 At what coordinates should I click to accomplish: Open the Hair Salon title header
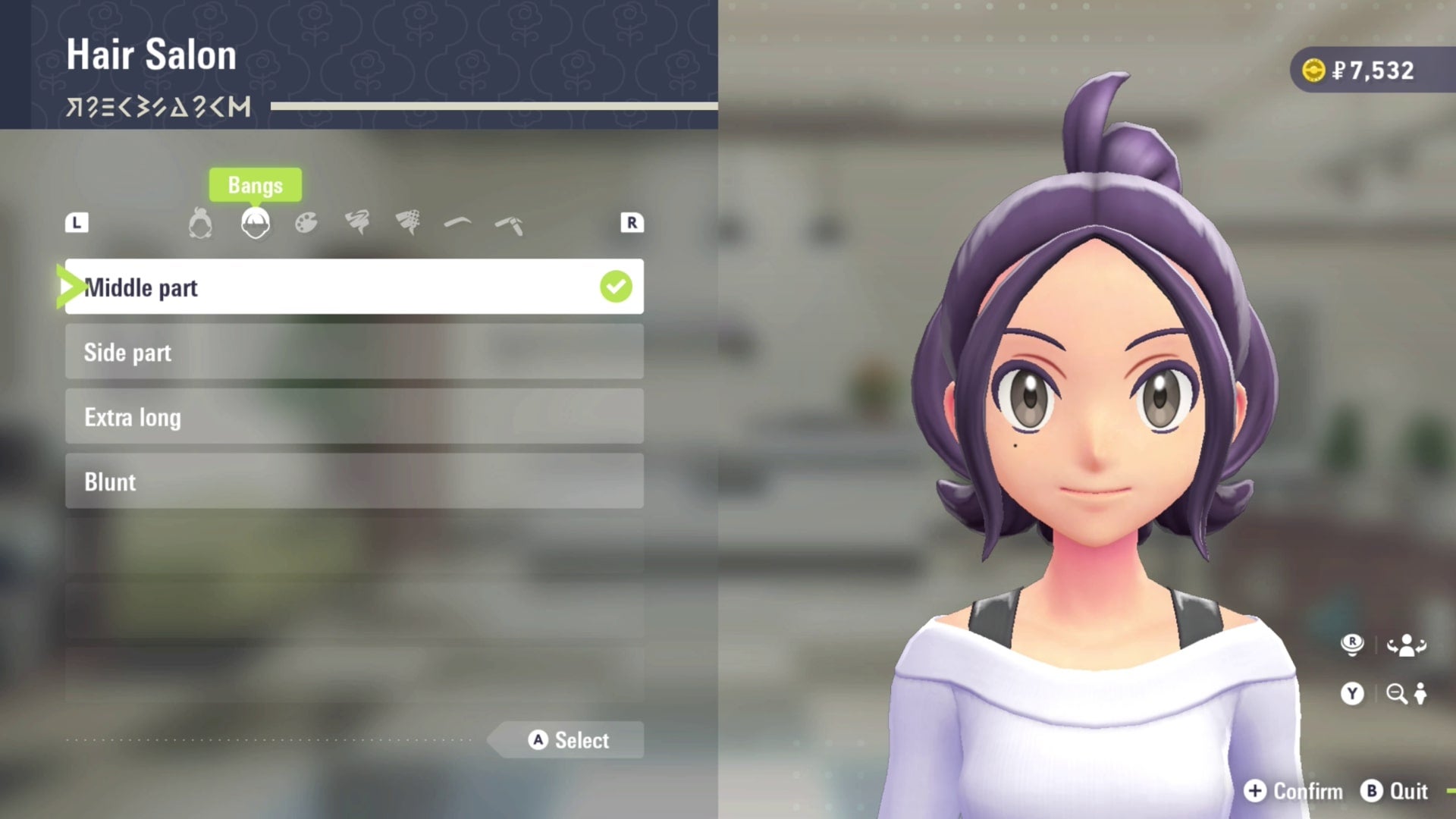[x=151, y=53]
